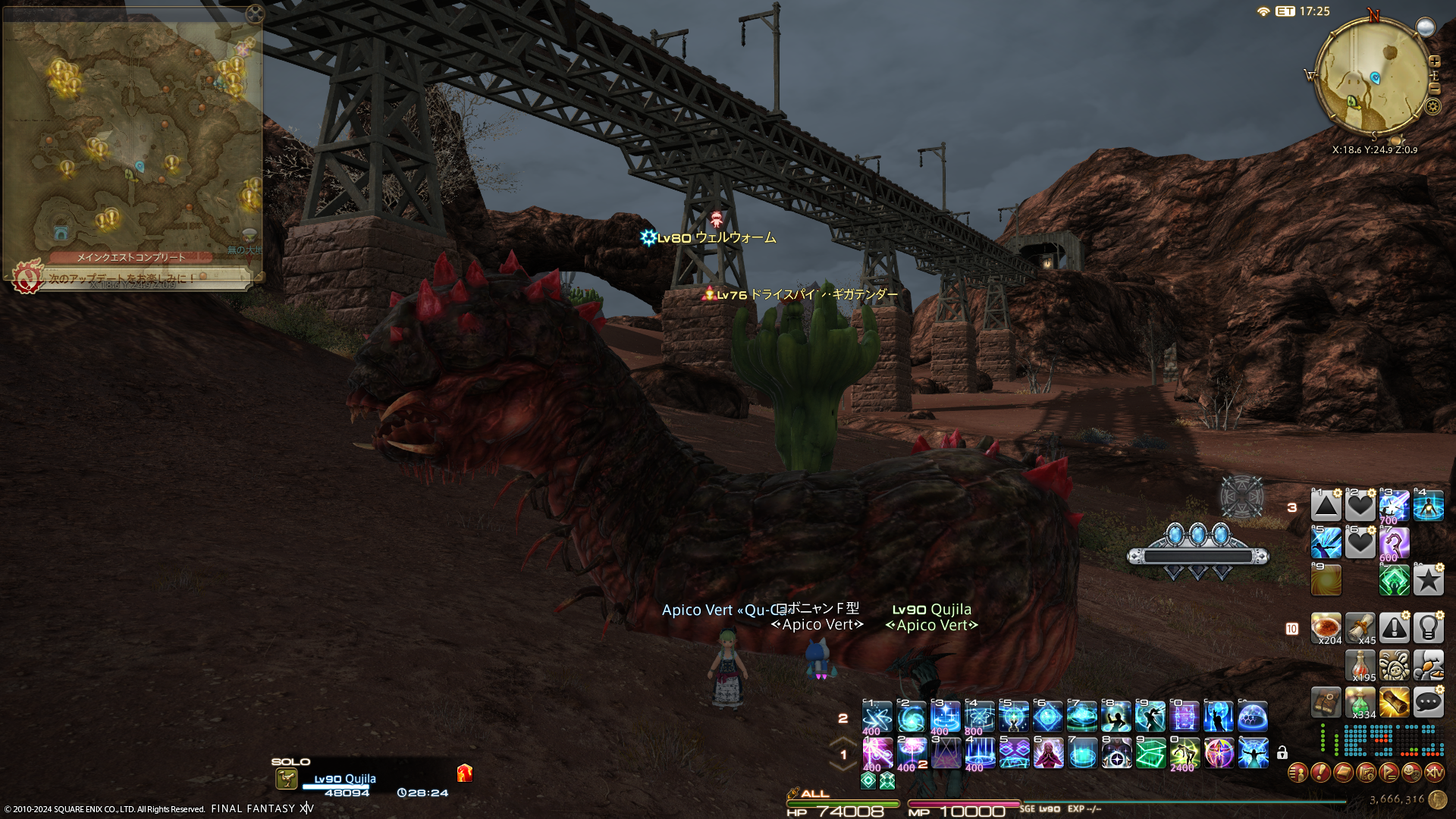Click the warning triangle macro icon

[x=1394, y=628]
